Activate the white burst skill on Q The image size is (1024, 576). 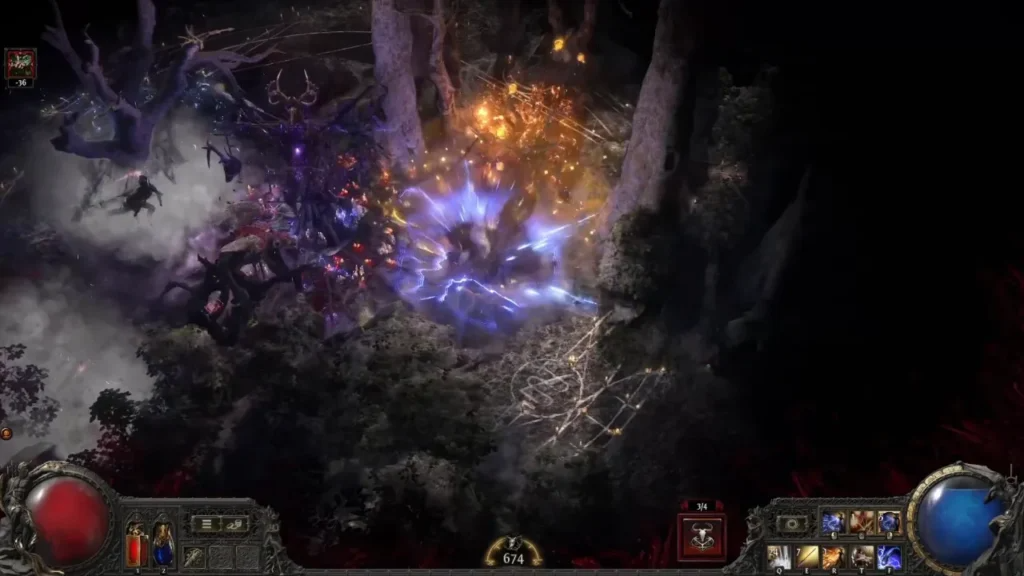click(x=780, y=556)
